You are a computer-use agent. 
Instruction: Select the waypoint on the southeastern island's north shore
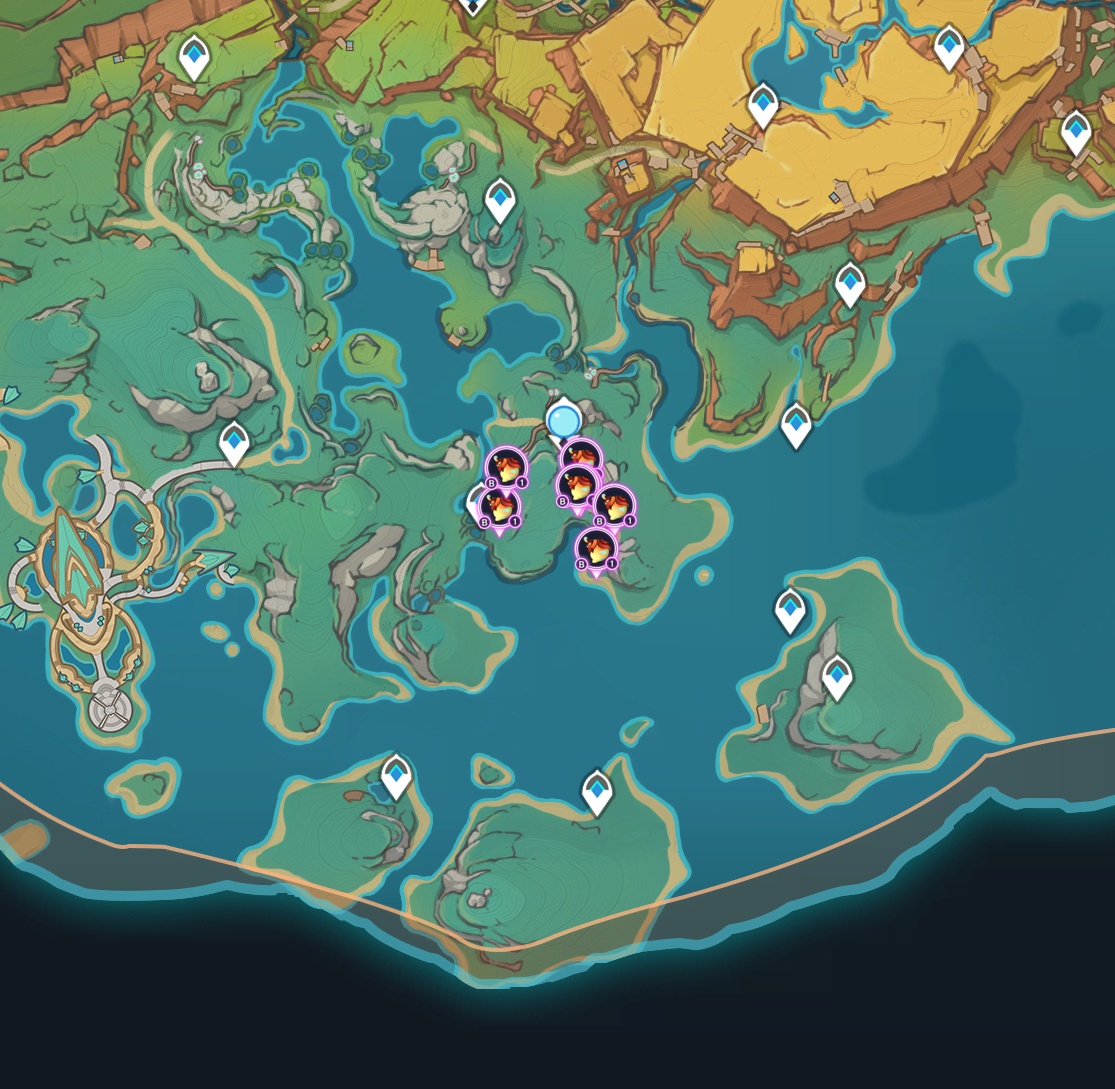click(790, 609)
